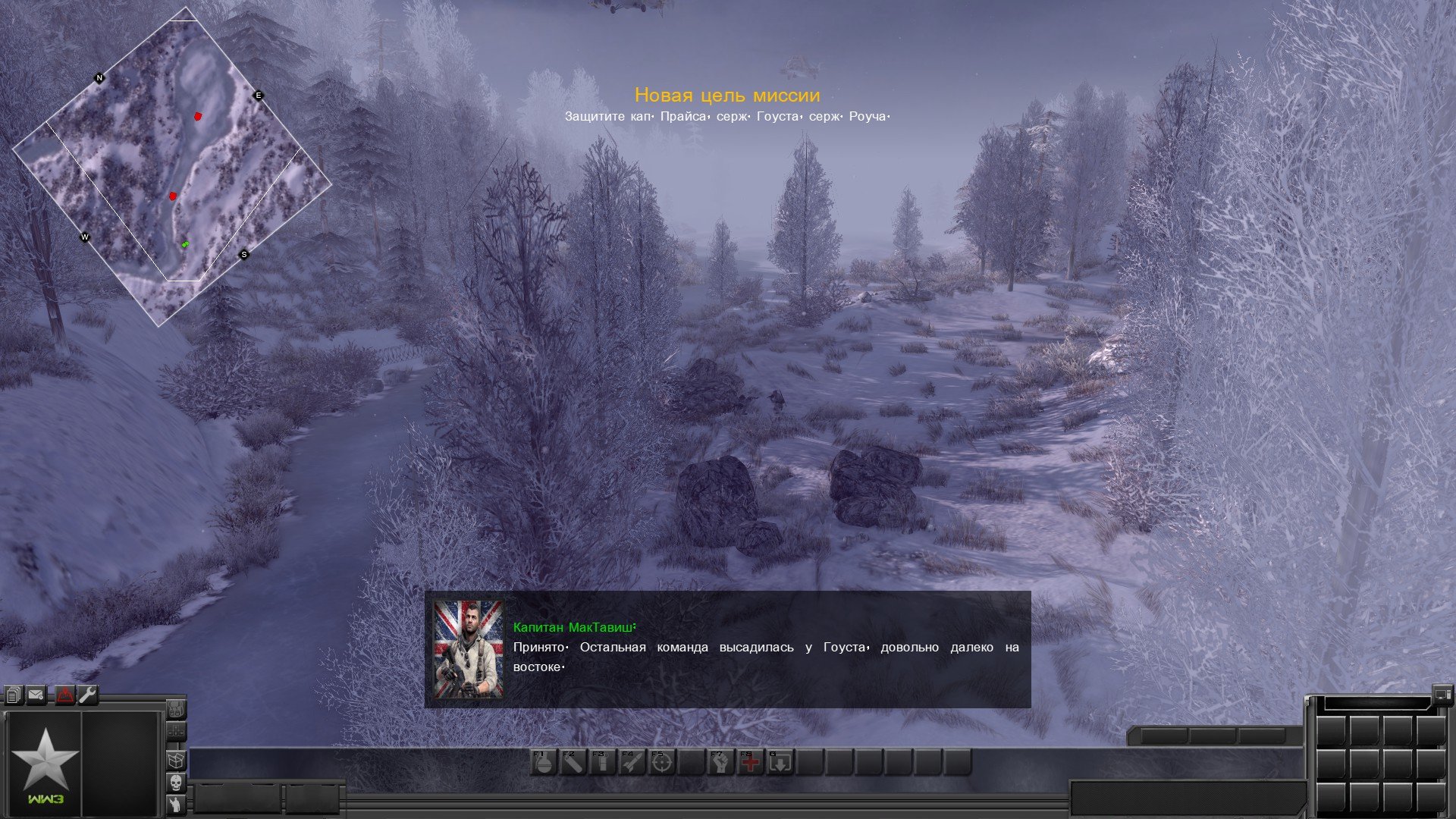This screenshot has height=819, width=1456.
Task: Use the F8 red cross heal action
Action: (x=750, y=763)
